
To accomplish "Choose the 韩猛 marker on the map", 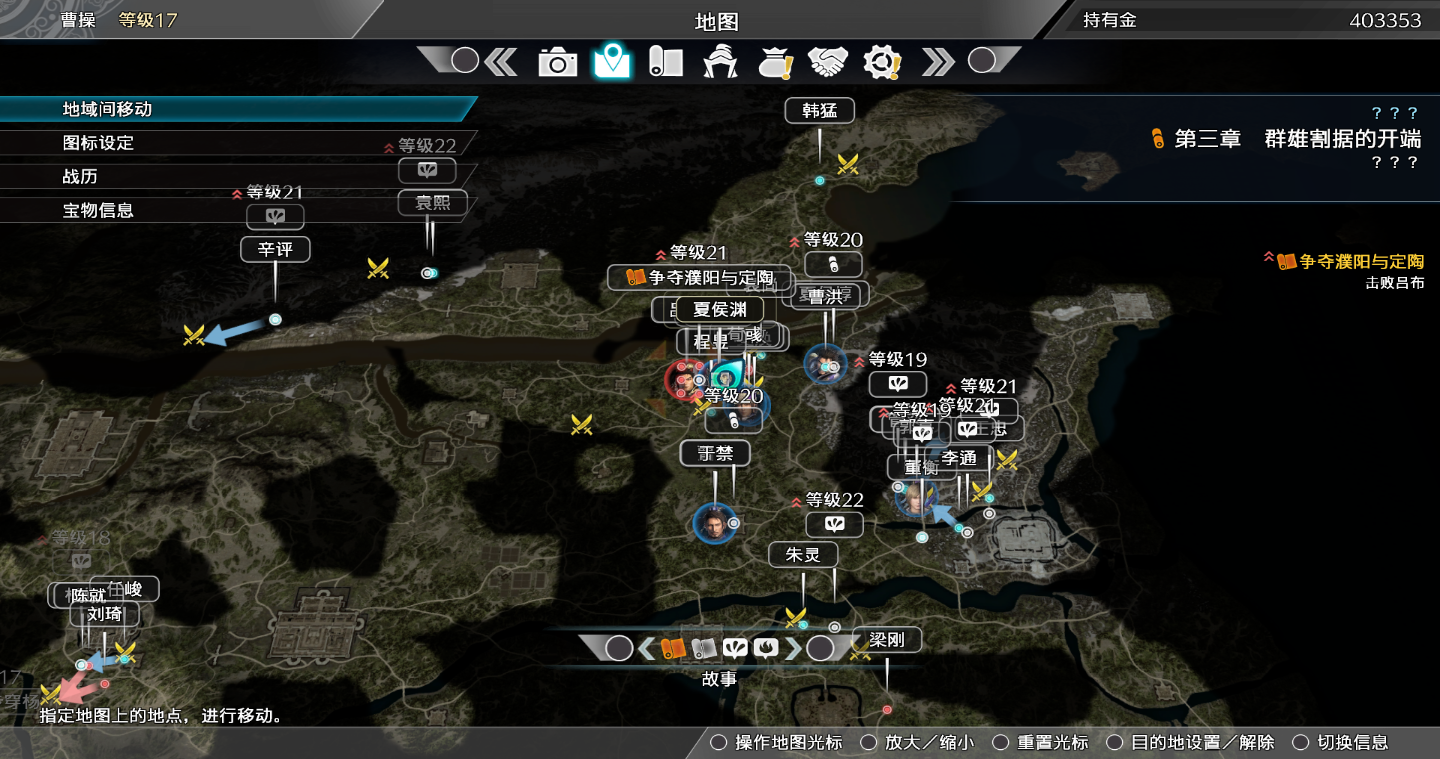I will 819,110.
